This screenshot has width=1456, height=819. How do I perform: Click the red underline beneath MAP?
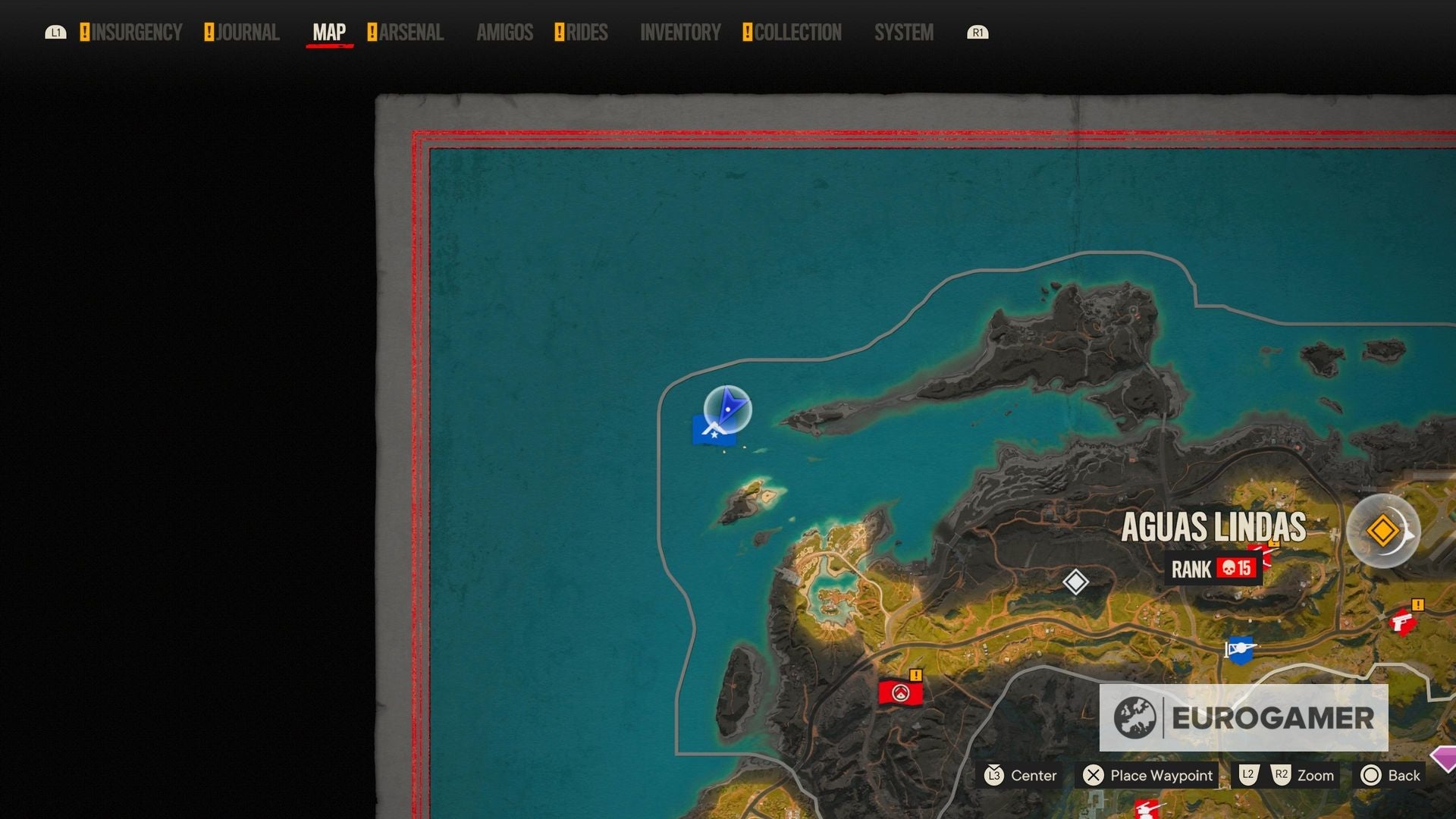tap(329, 47)
